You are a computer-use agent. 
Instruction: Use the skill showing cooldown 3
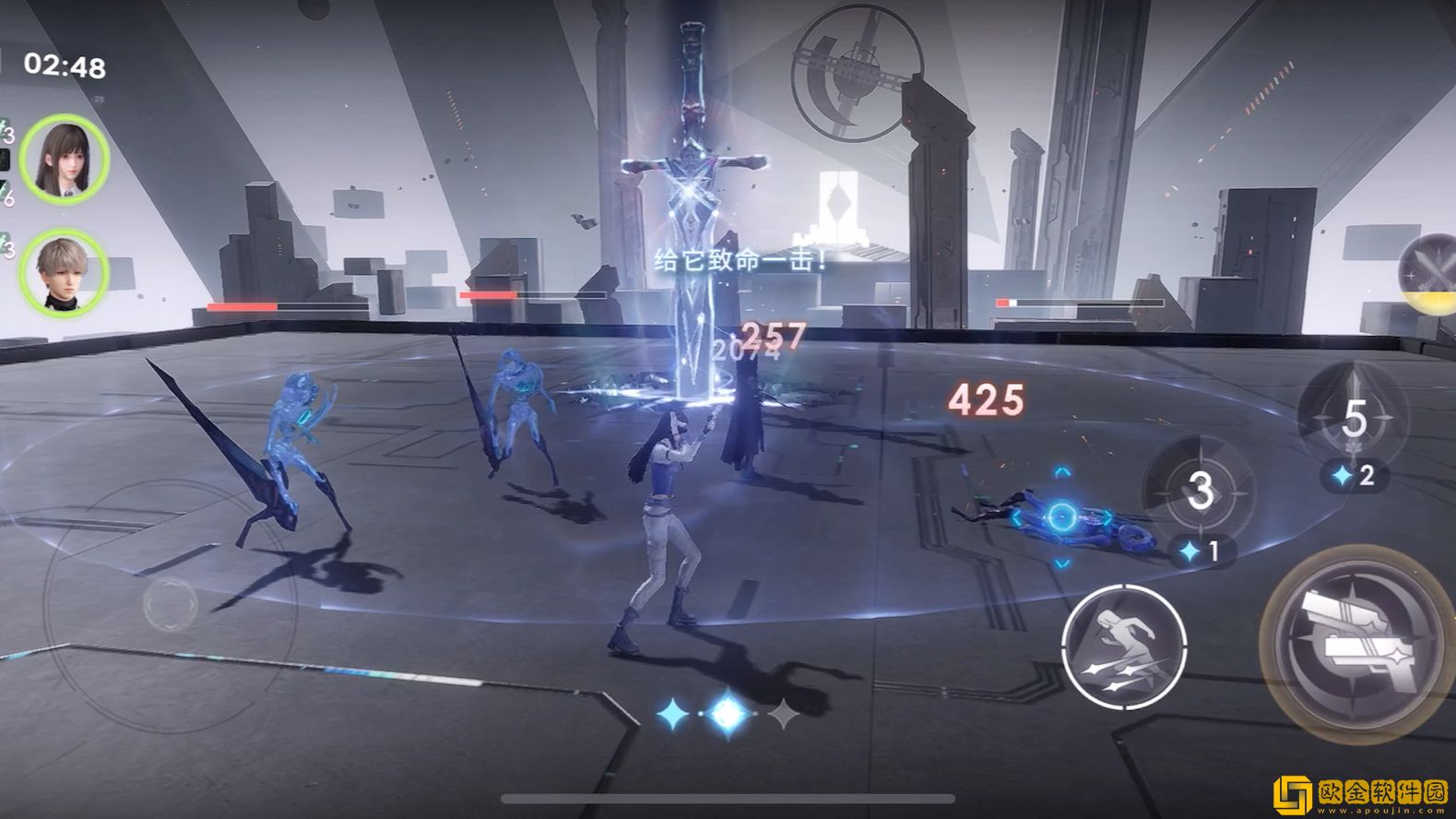tap(1199, 491)
